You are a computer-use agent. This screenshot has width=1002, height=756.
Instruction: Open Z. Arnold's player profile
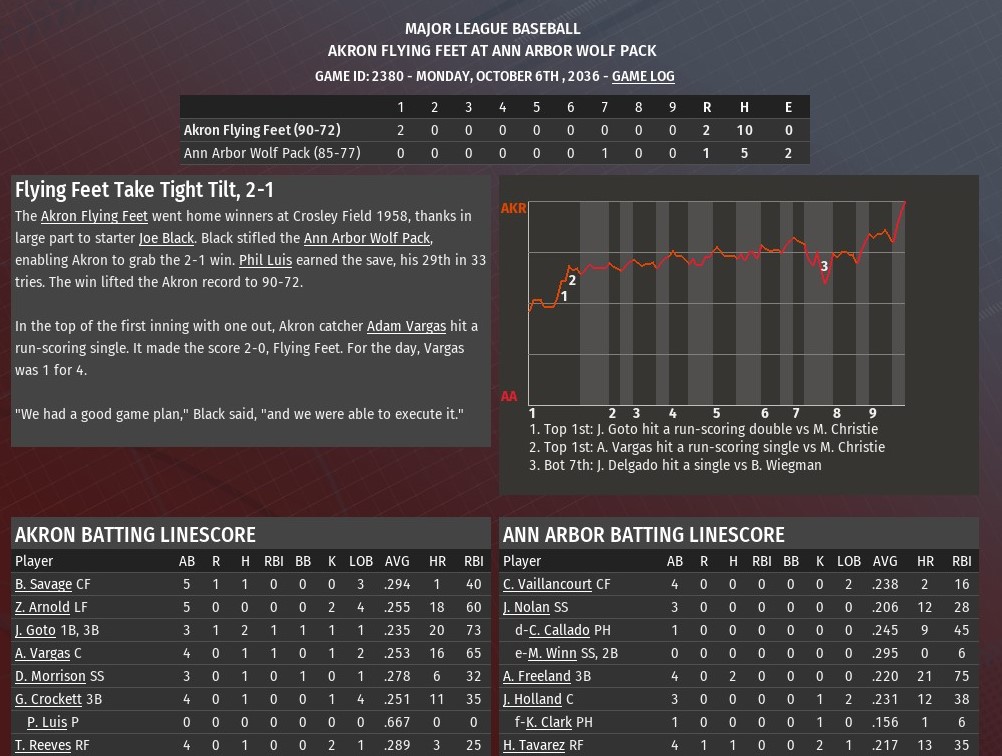42,607
